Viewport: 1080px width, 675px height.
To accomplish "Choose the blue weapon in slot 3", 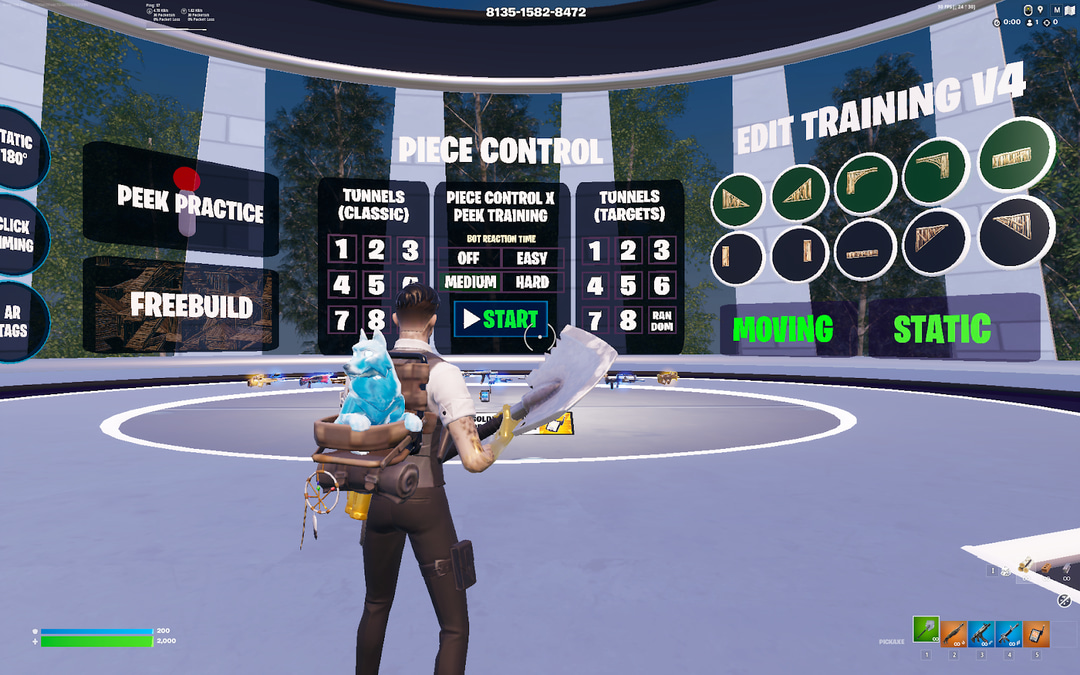I will coord(981,634).
